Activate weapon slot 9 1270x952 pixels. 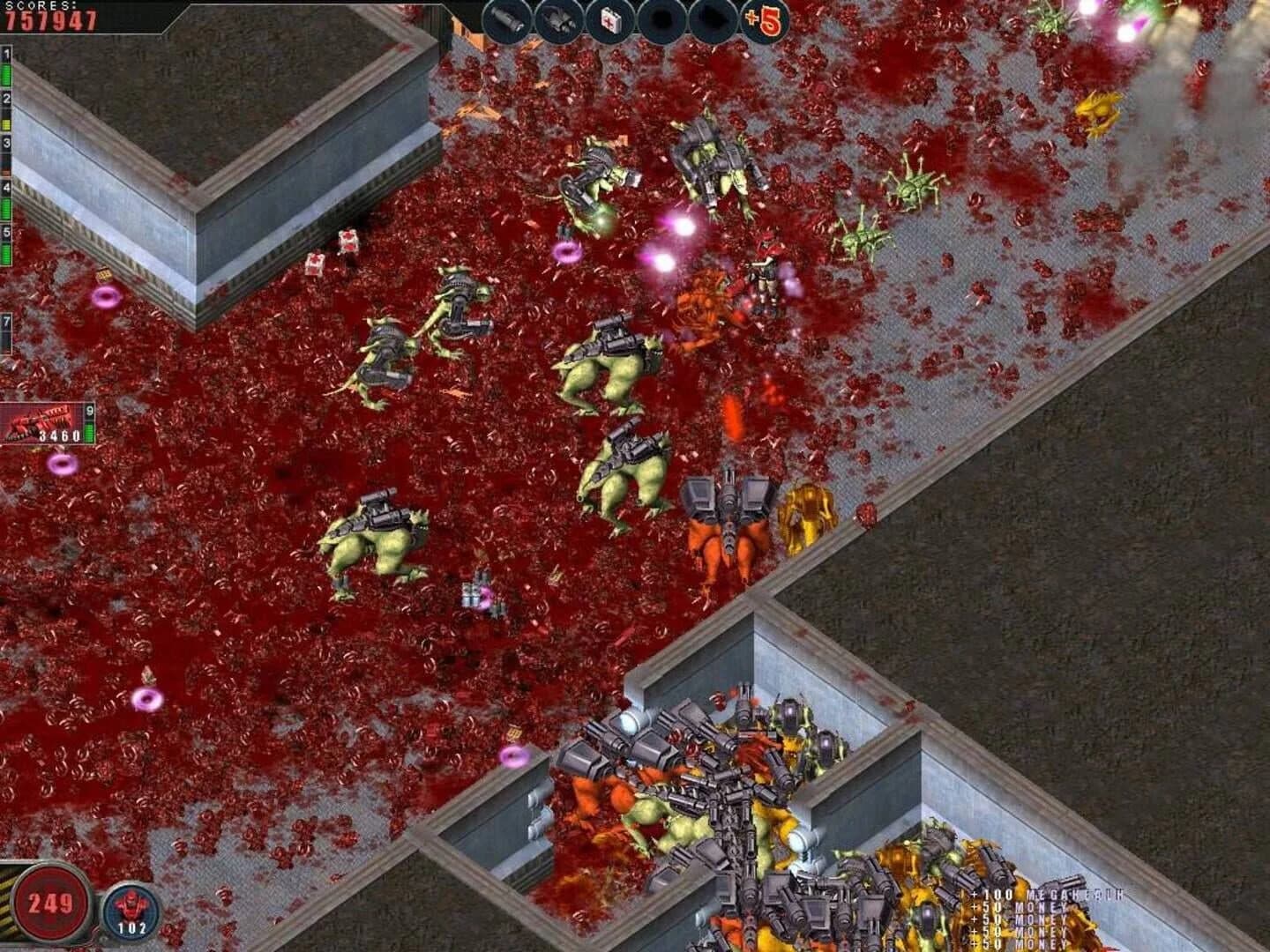[90, 412]
